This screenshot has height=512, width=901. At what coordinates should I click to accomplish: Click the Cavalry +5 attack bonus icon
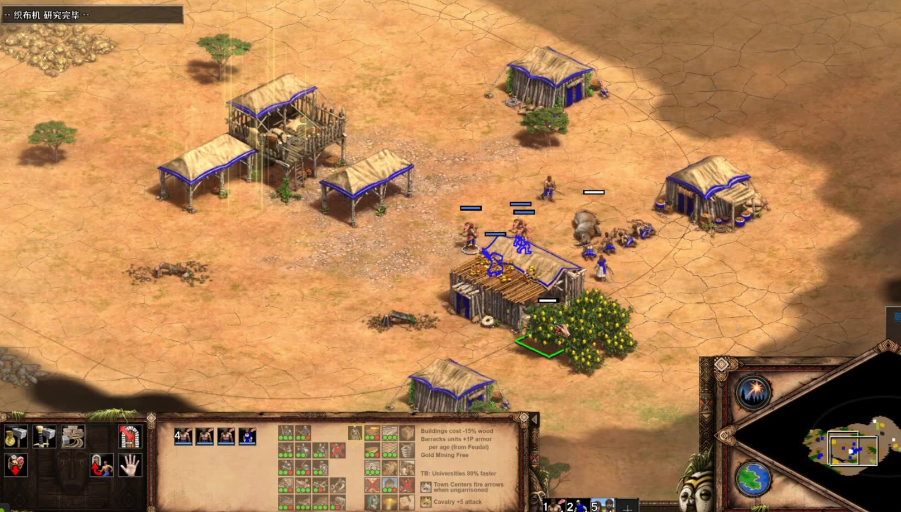(425, 504)
